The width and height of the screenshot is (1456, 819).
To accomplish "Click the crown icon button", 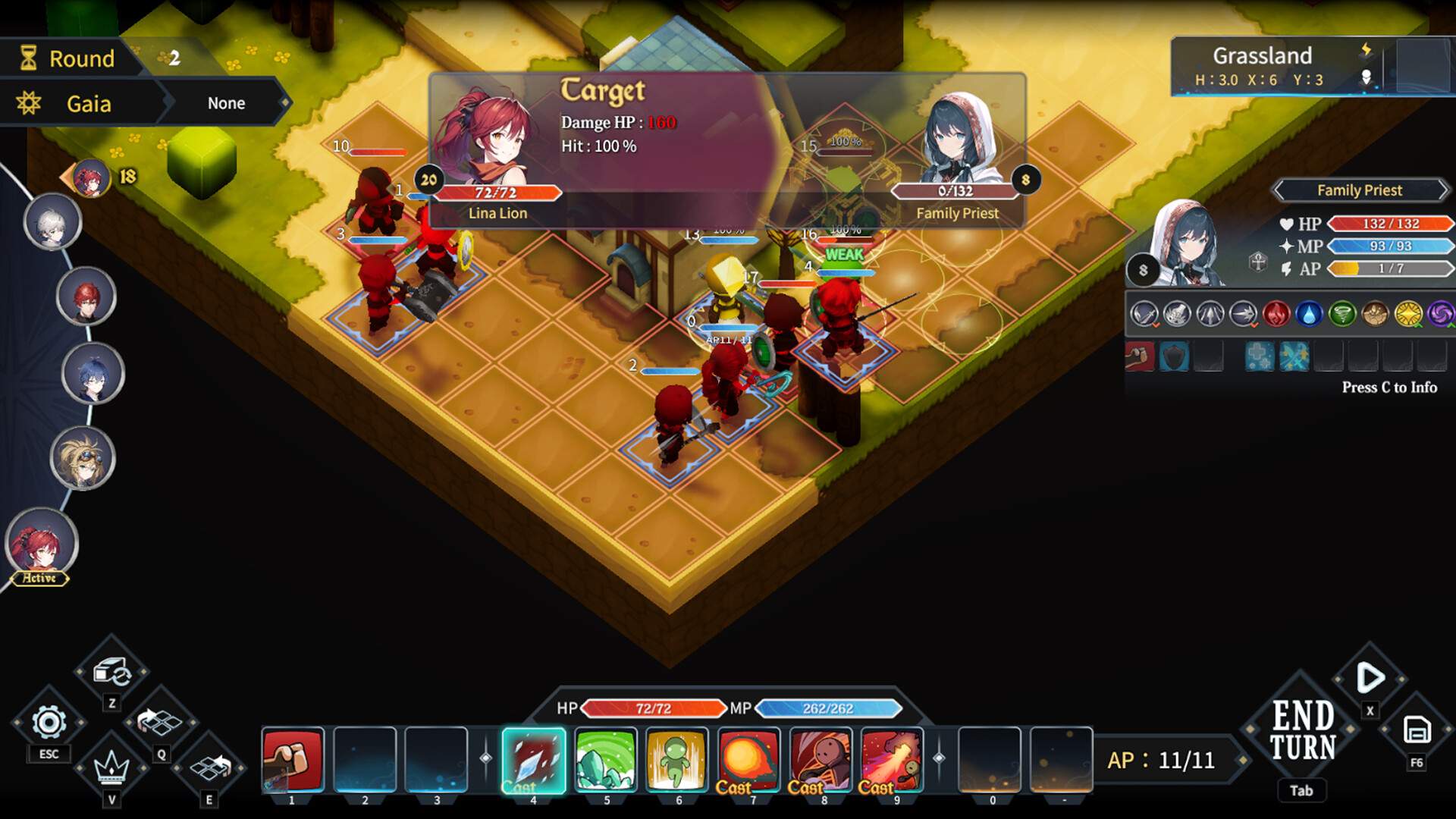I will click(x=111, y=767).
